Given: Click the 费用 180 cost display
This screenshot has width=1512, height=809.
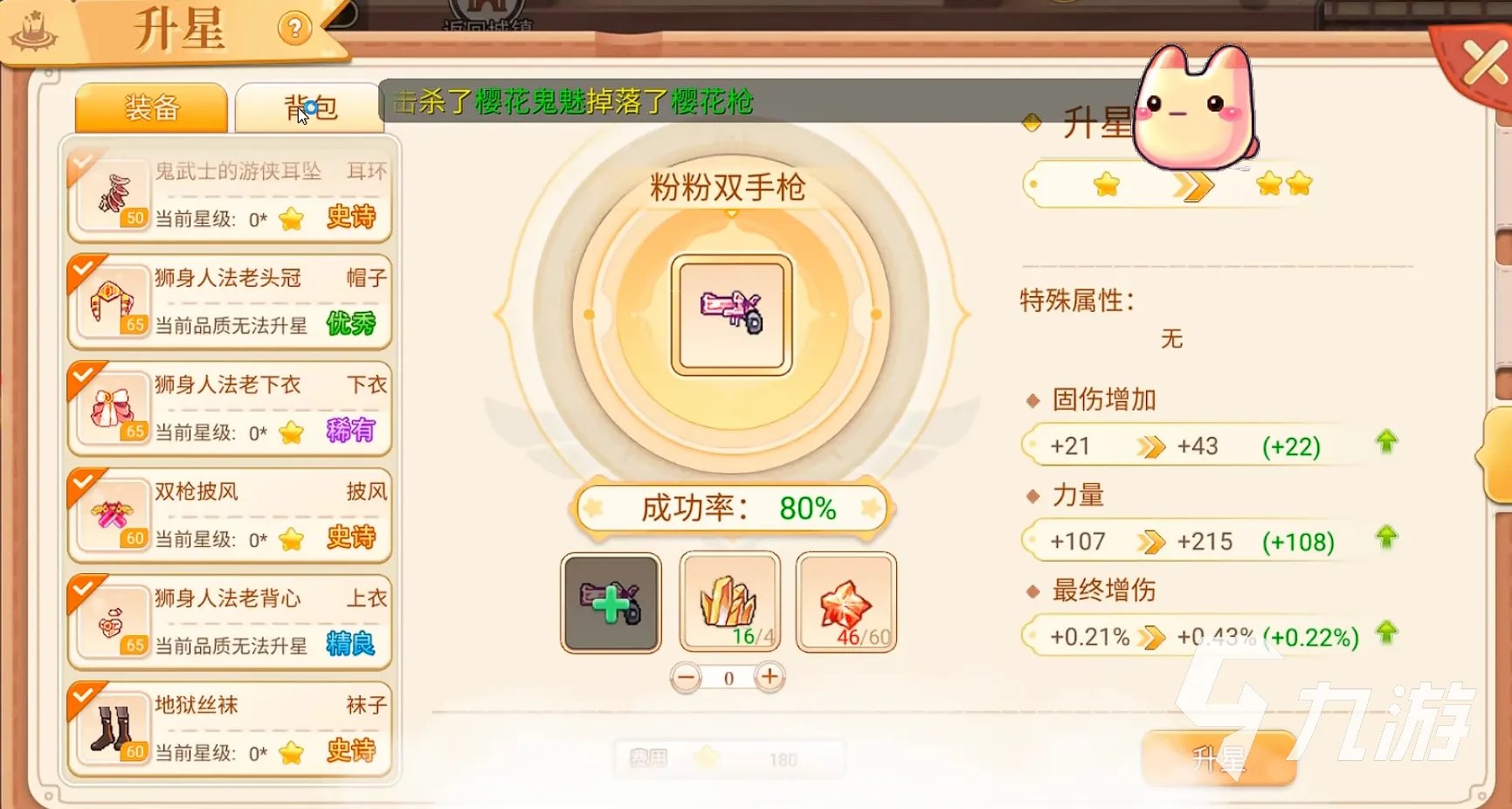Looking at the screenshot, I should [731, 757].
